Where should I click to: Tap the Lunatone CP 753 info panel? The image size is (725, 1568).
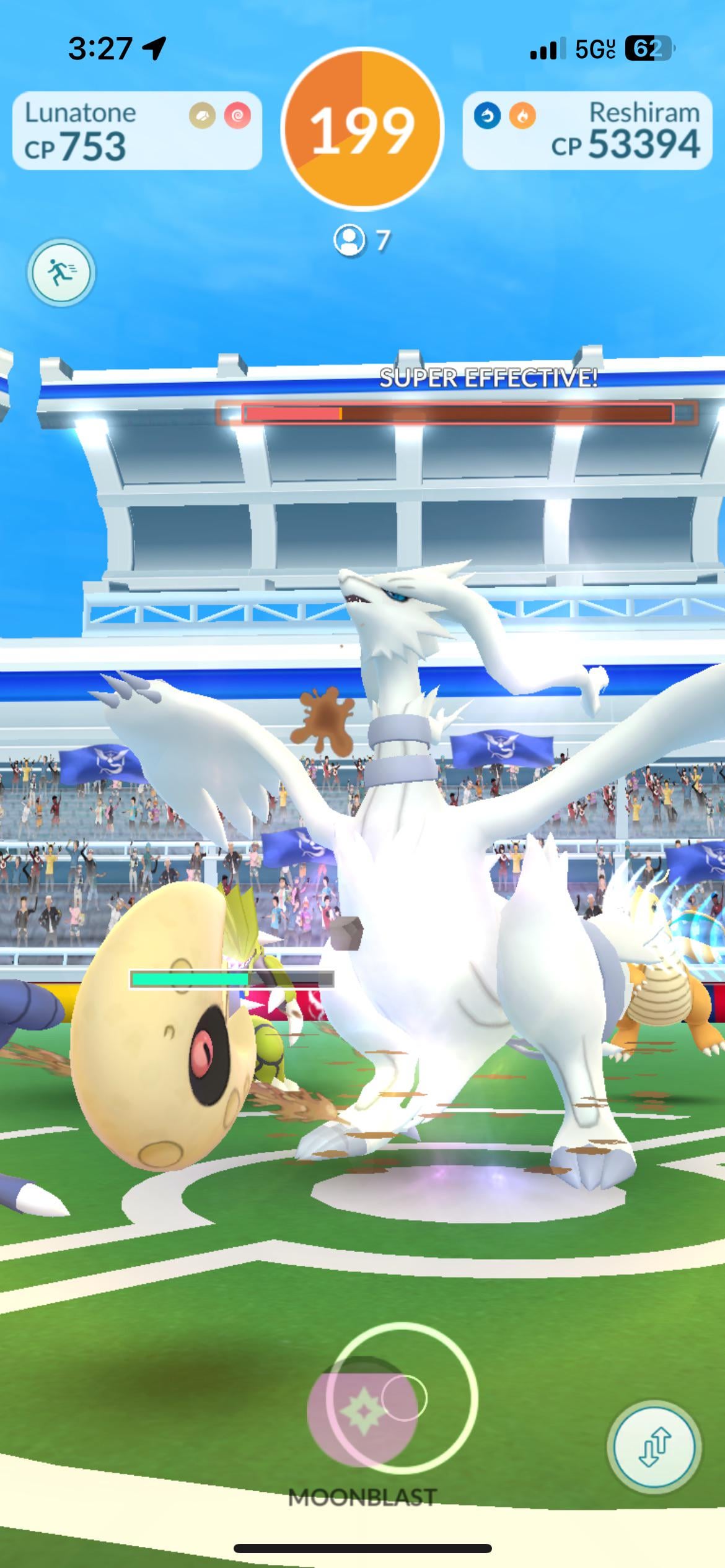click(x=137, y=131)
